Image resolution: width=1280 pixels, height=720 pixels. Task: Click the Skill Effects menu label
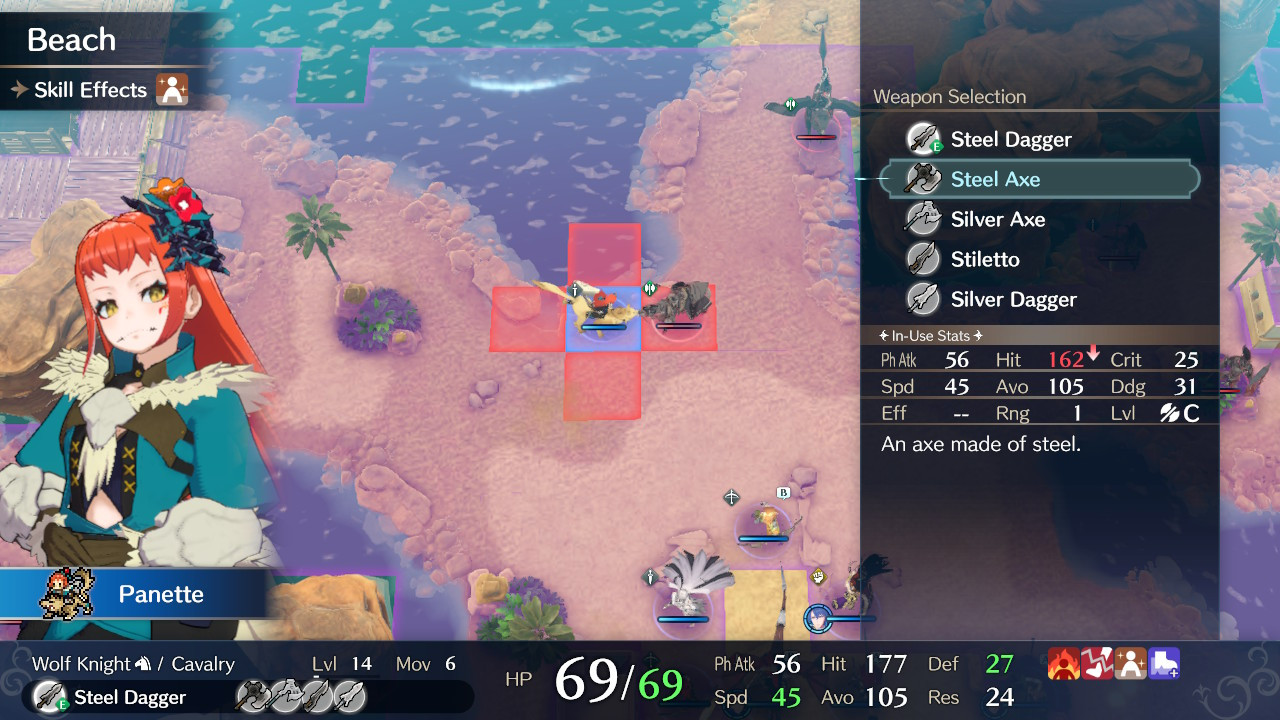click(92, 89)
